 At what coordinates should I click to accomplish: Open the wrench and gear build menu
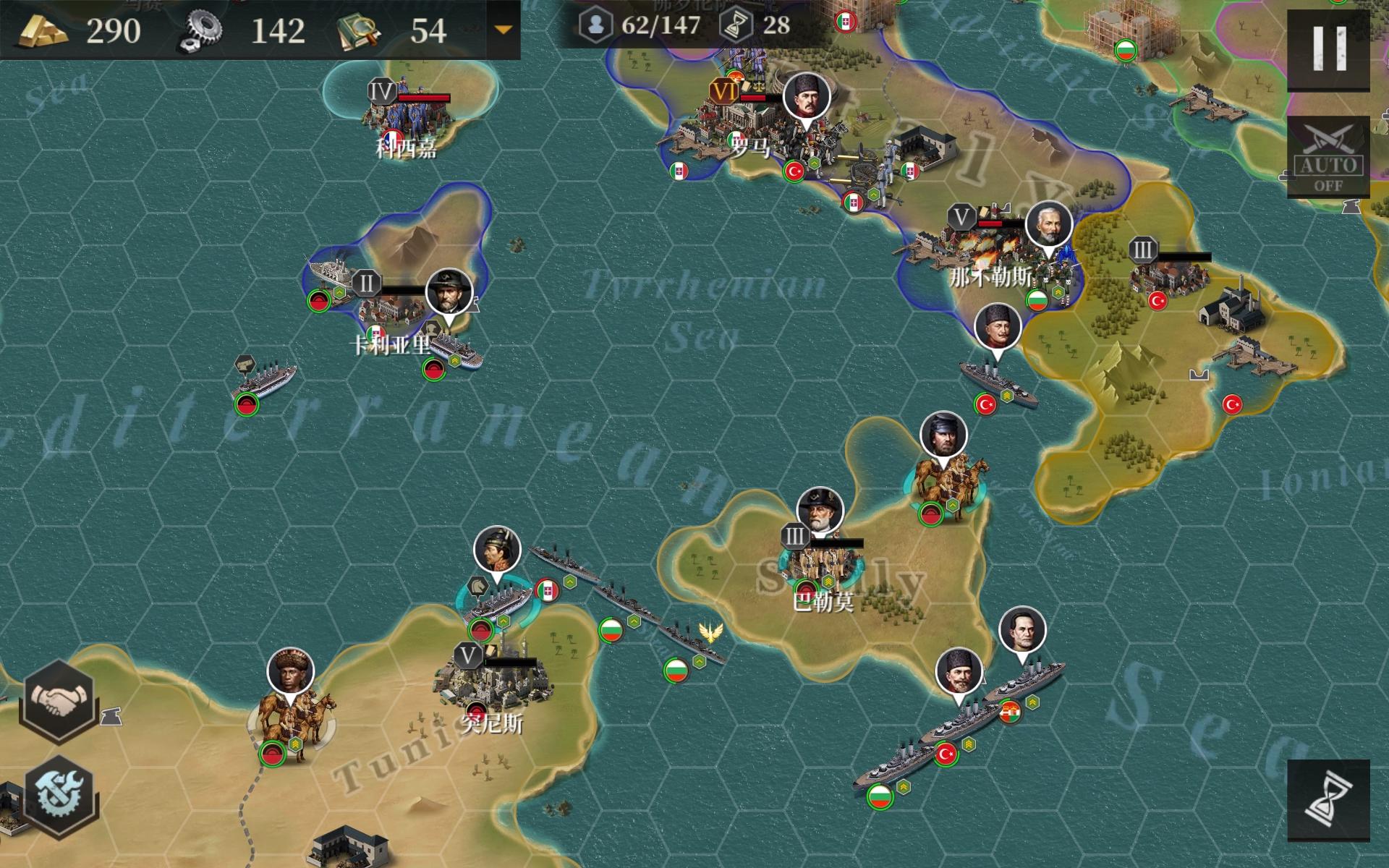pyautogui.click(x=59, y=791)
